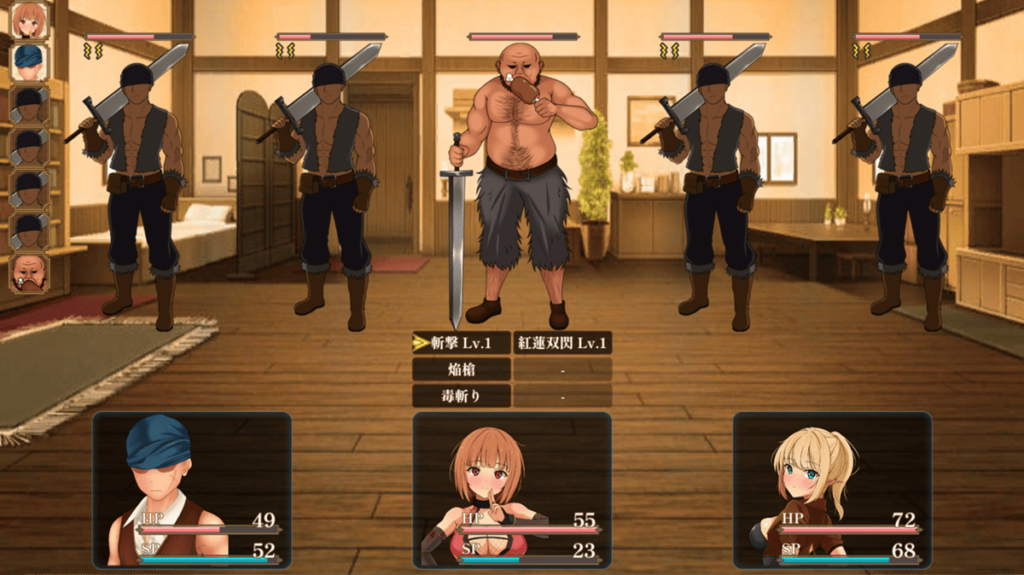The image size is (1024, 575).
Task: Use the 毒斬り skill
Action: tap(462, 395)
